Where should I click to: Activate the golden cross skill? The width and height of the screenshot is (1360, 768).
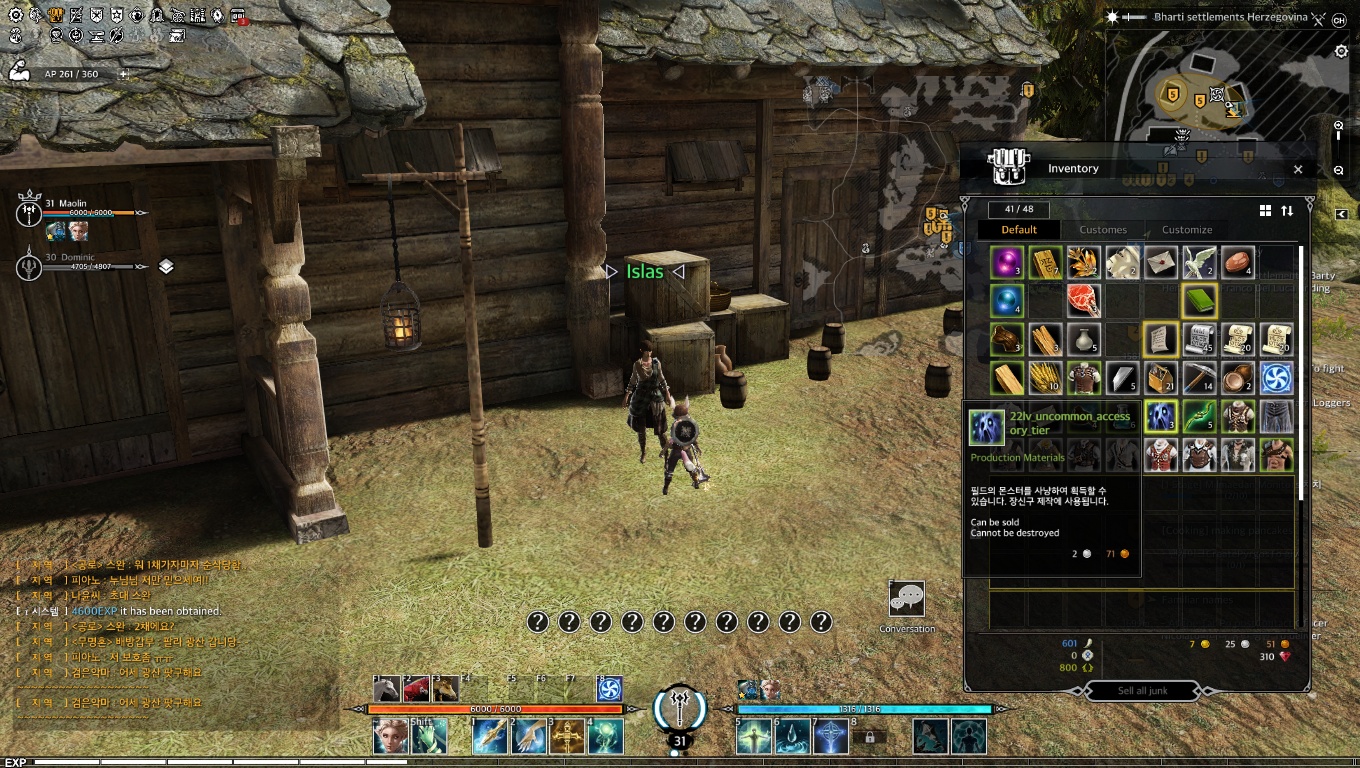pyautogui.click(x=567, y=737)
